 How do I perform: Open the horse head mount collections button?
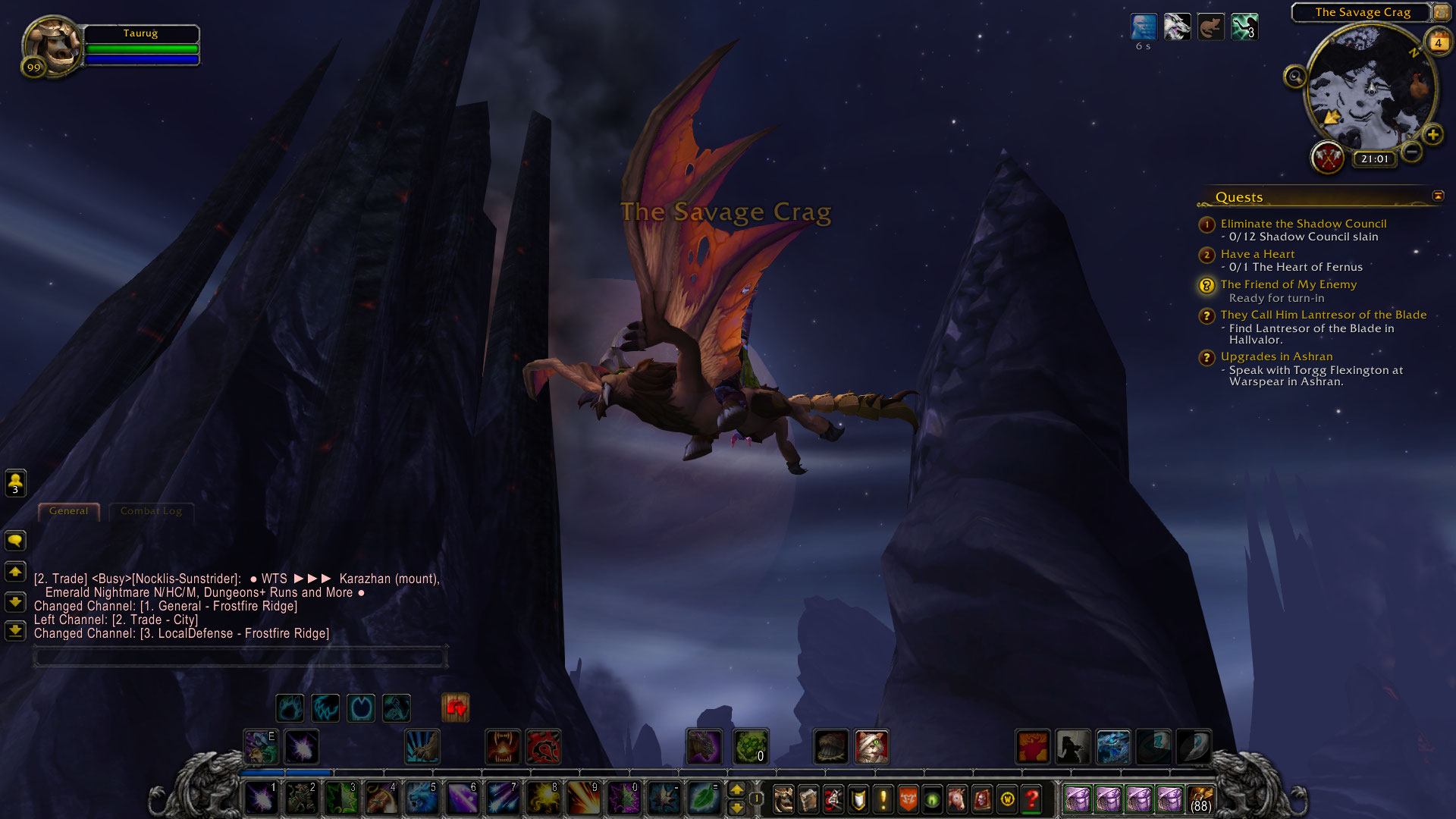(x=957, y=799)
